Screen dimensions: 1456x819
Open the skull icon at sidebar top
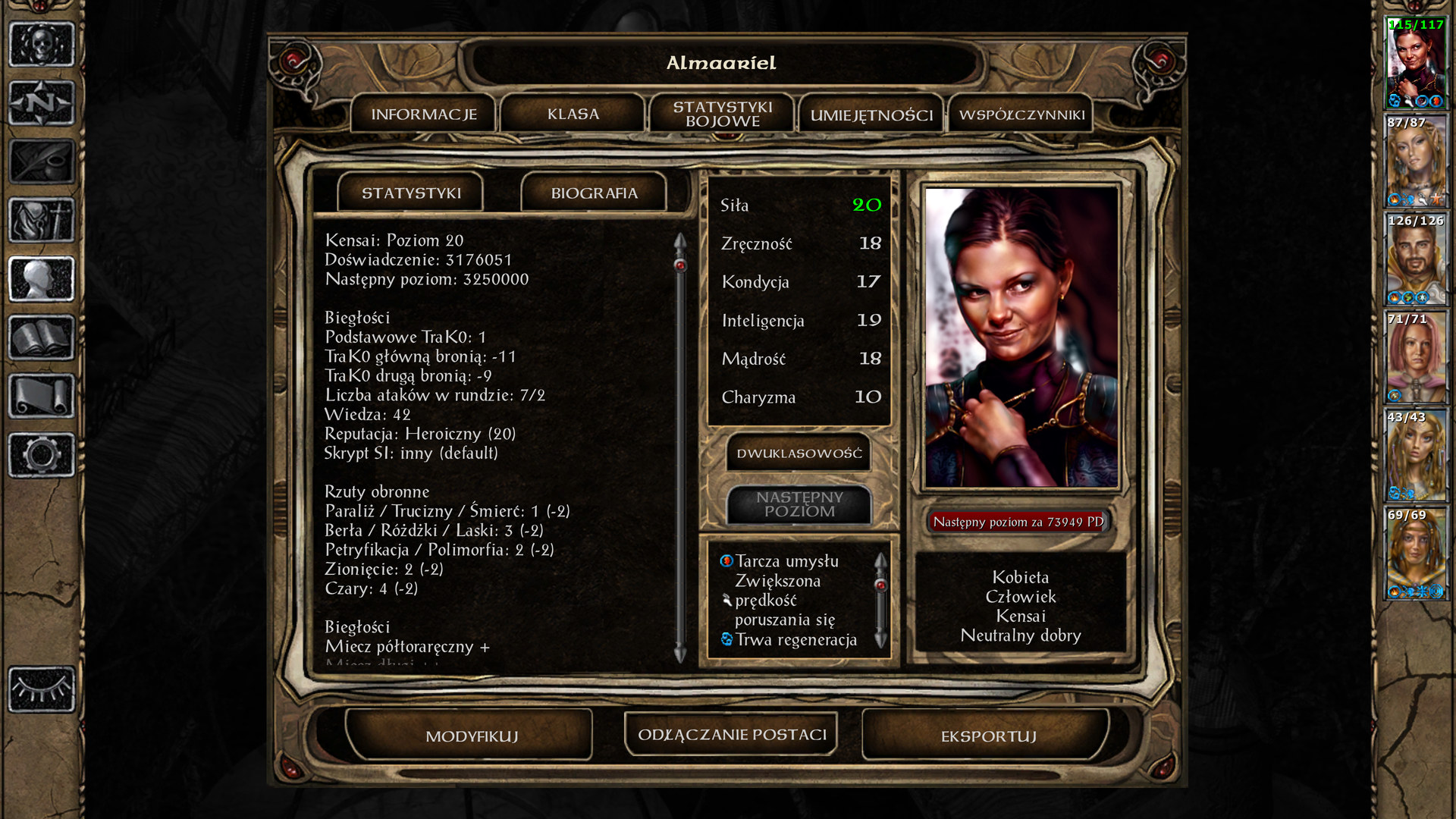point(42,44)
